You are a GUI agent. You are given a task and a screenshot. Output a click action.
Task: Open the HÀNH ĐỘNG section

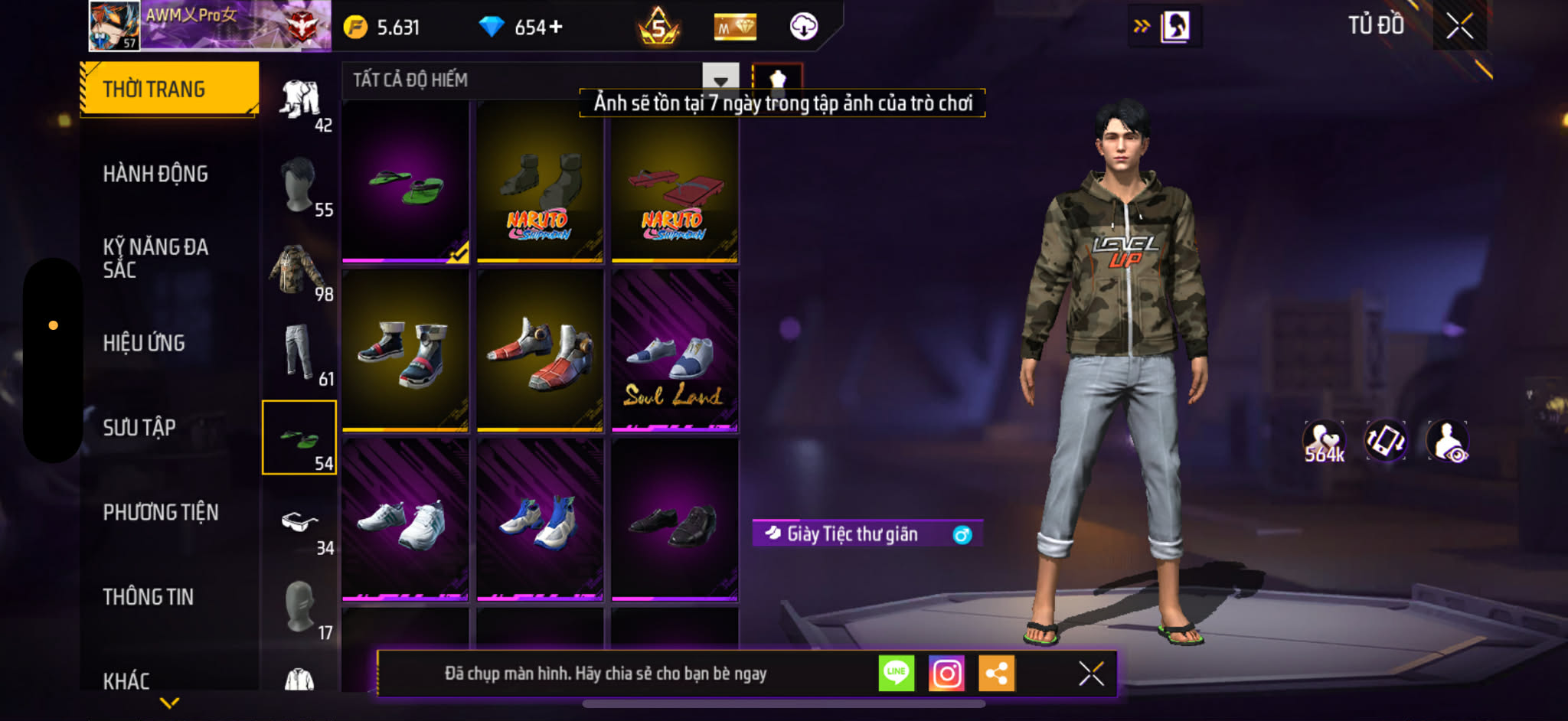pyautogui.click(x=155, y=174)
